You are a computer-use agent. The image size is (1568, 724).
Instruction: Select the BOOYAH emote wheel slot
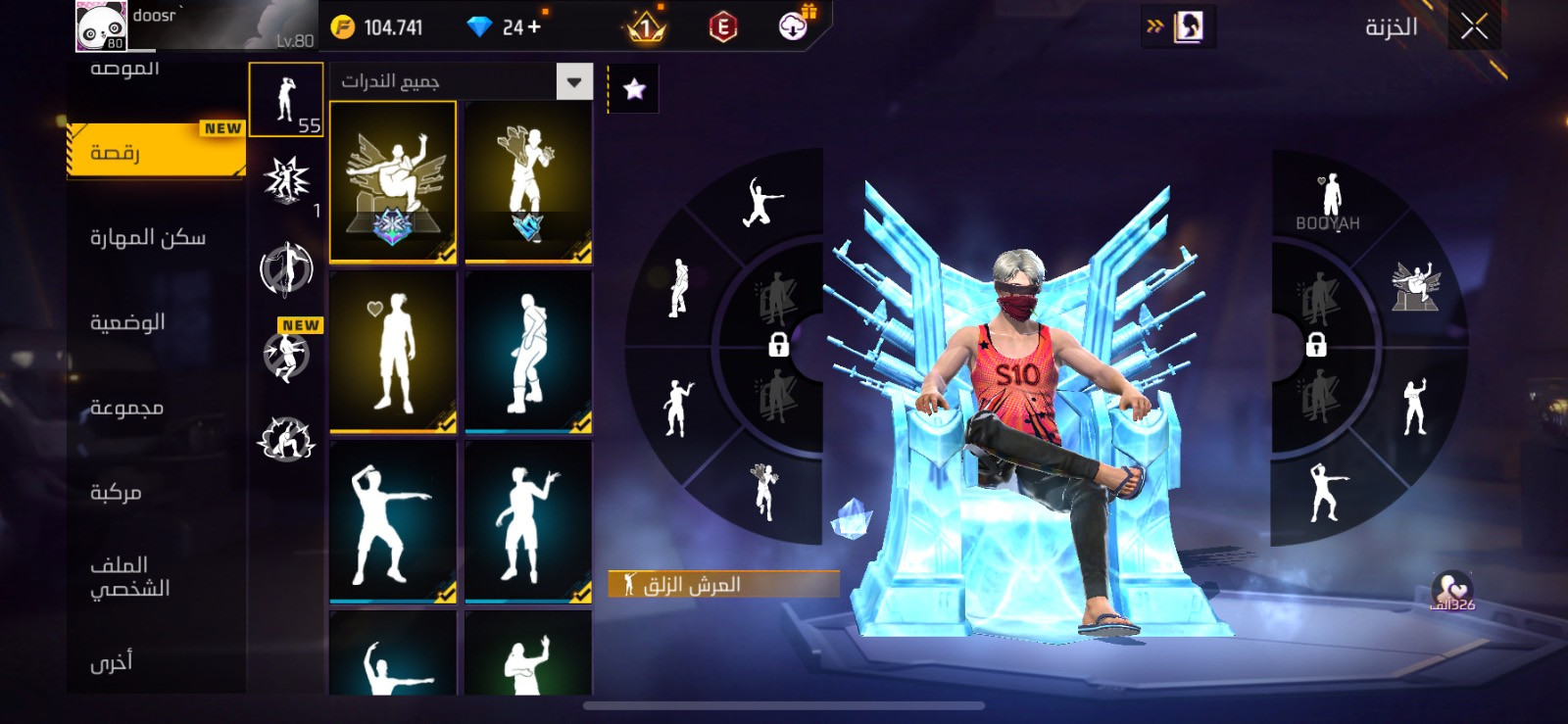click(x=1329, y=201)
